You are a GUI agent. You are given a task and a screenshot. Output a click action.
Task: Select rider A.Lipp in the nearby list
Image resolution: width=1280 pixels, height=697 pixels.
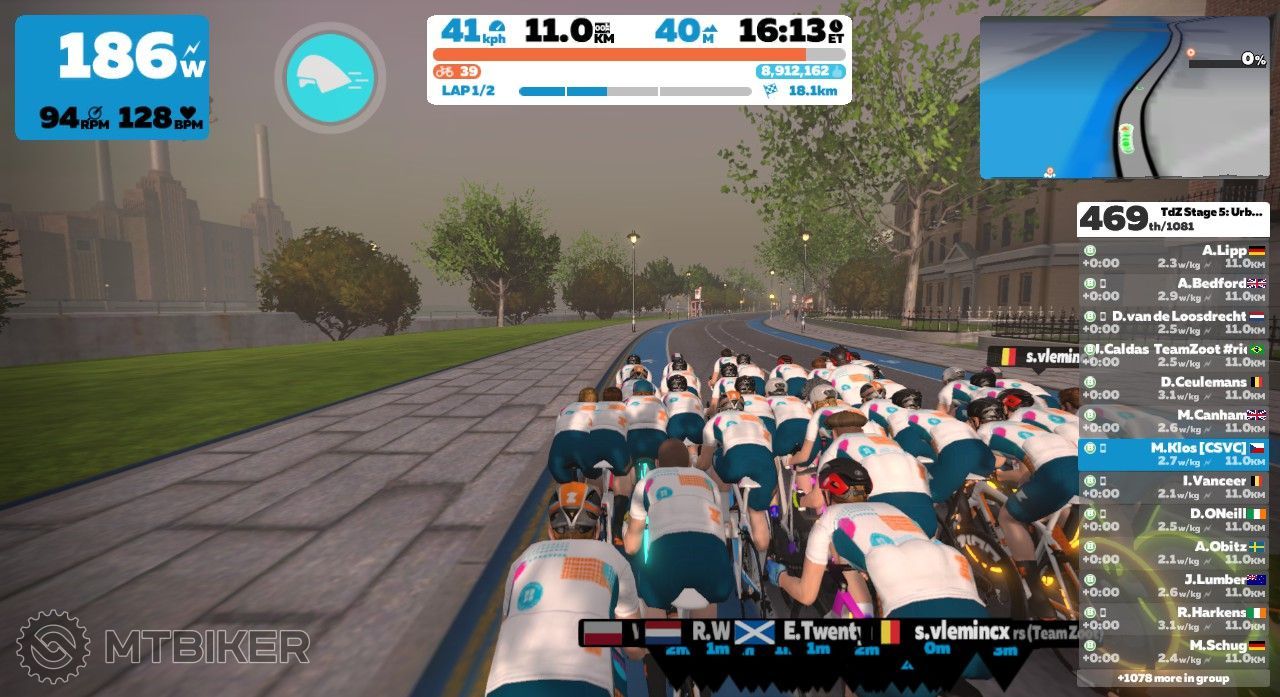[x=1173, y=258]
